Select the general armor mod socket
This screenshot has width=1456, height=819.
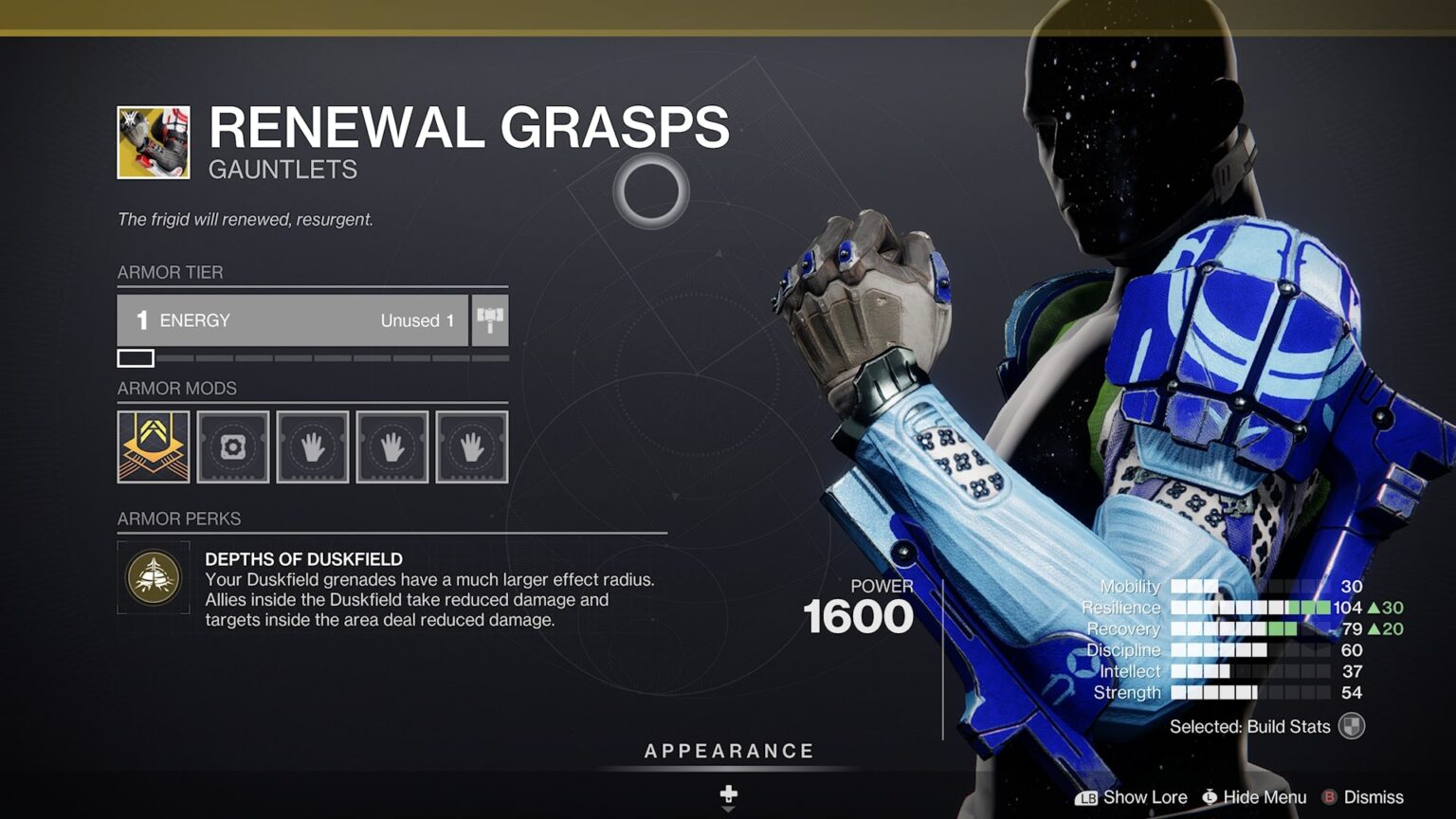click(x=232, y=446)
